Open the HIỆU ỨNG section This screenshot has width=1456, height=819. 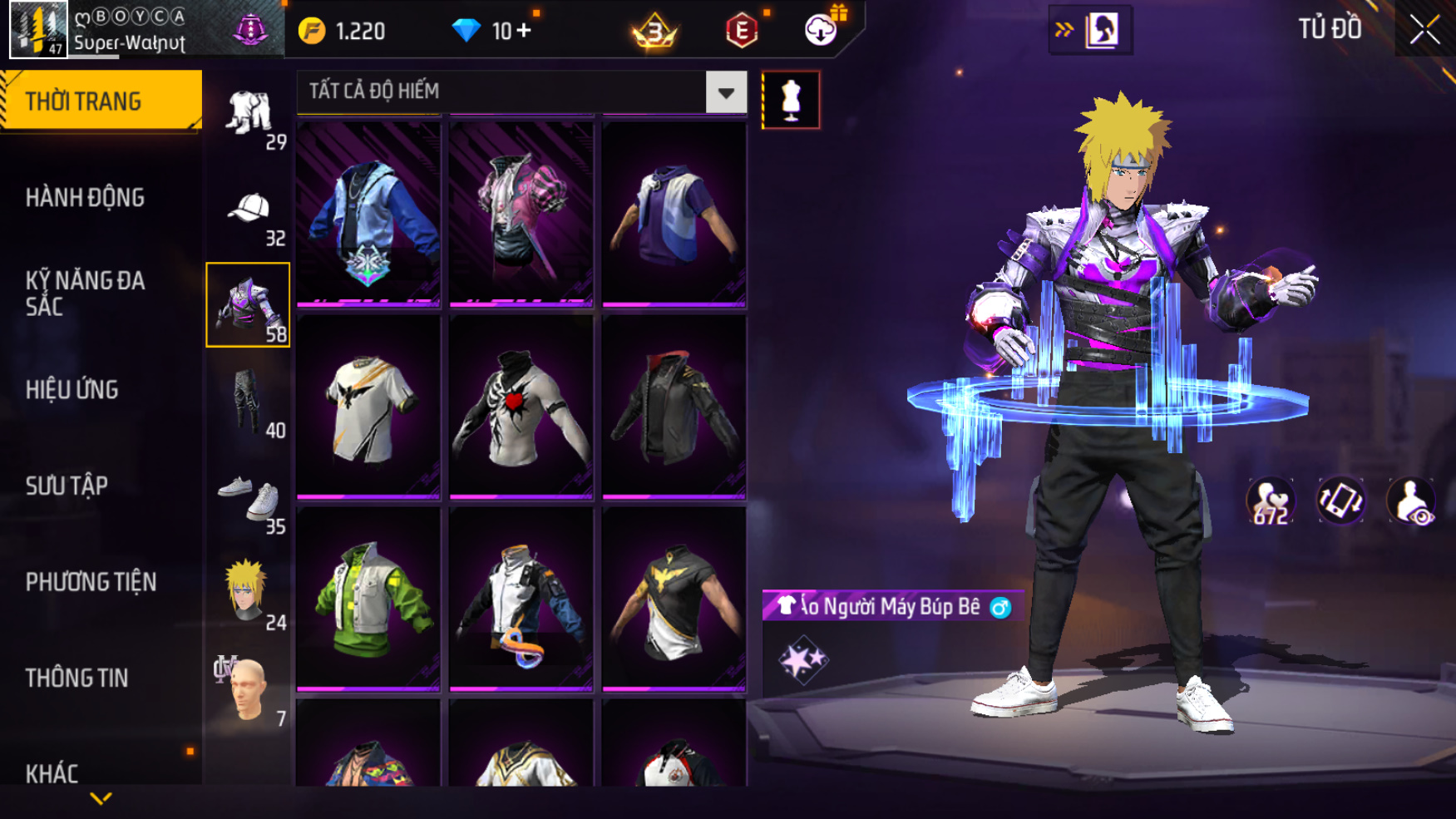[x=72, y=390]
